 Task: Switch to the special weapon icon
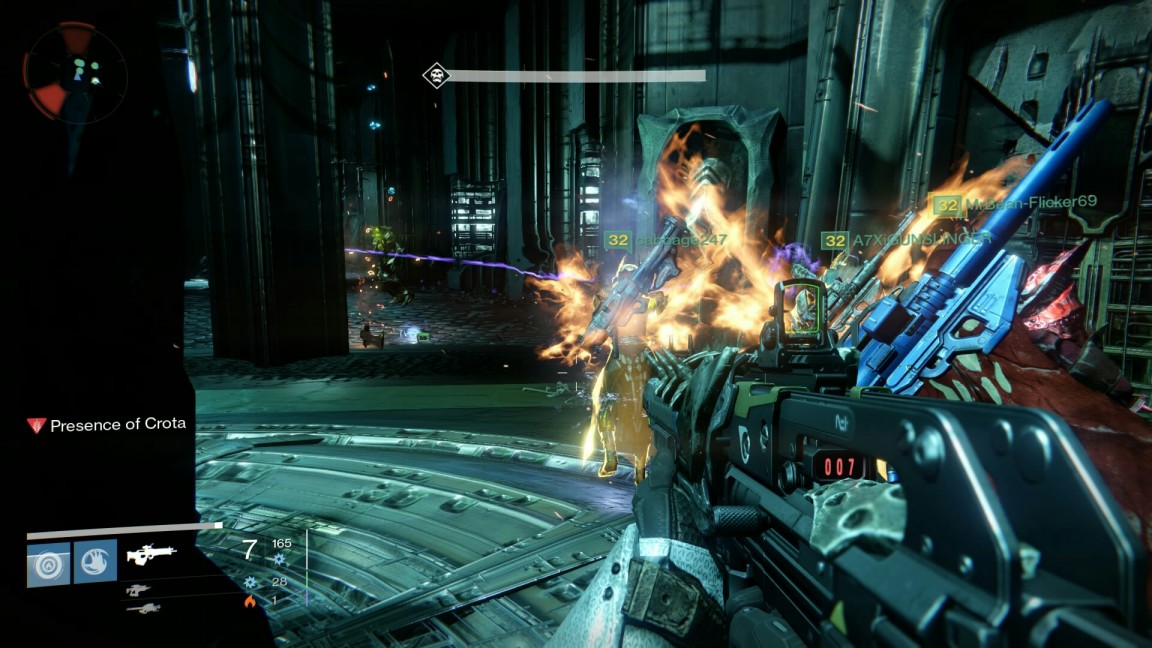click(x=139, y=590)
